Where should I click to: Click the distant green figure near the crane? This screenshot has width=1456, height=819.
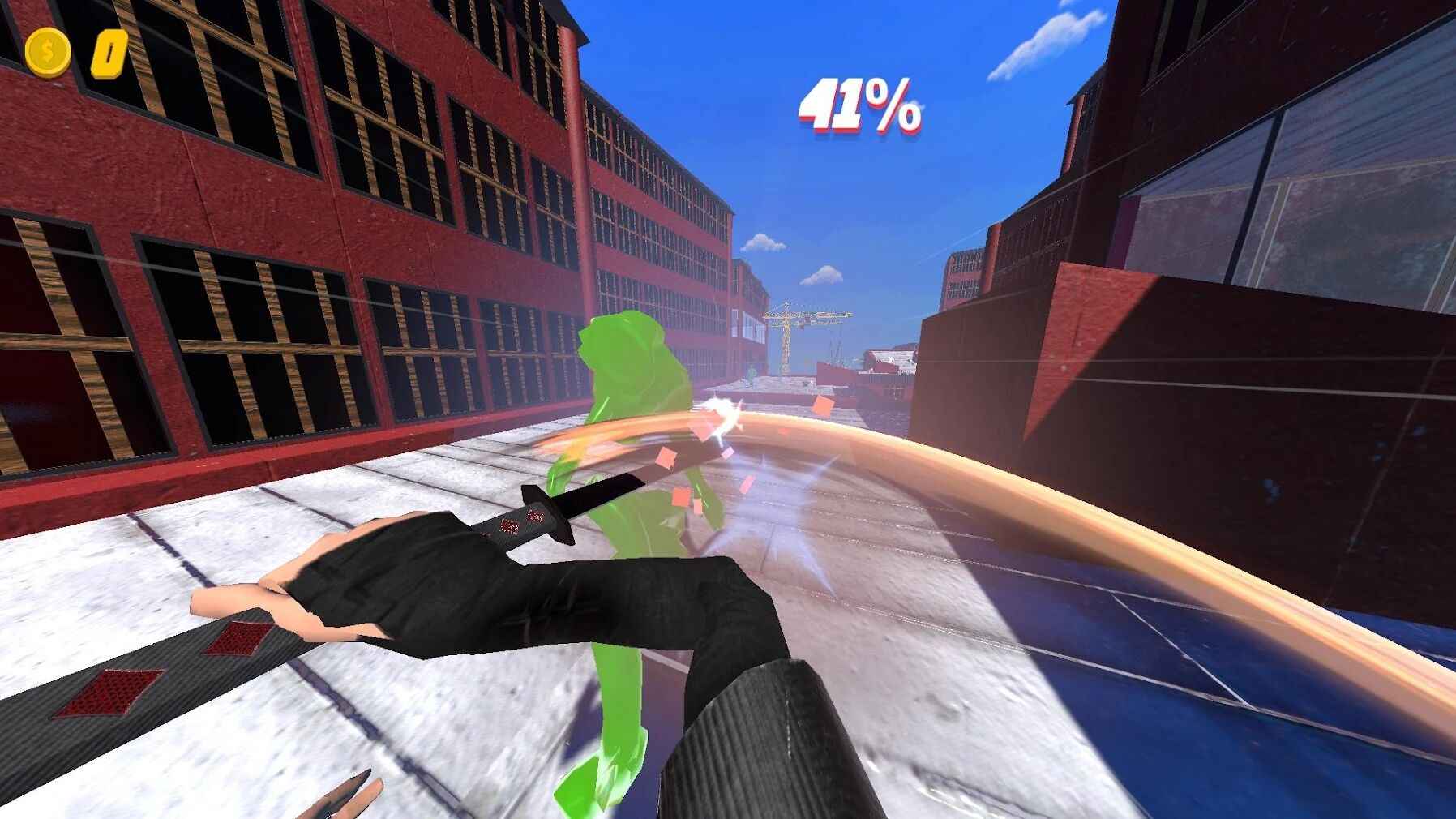point(752,373)
